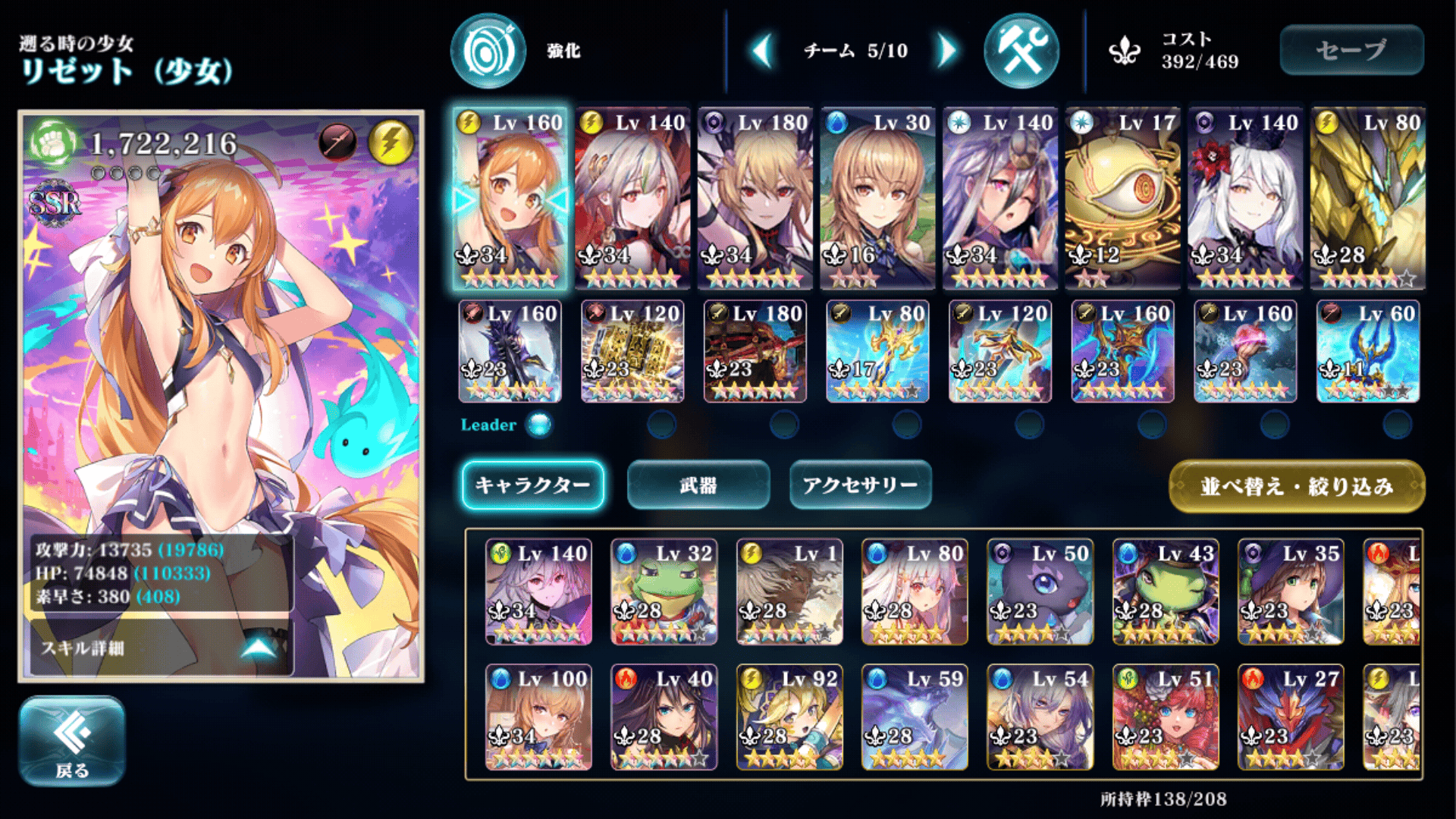Click the セーブ save button
Screen dimensions: 1456x819
1351,50
